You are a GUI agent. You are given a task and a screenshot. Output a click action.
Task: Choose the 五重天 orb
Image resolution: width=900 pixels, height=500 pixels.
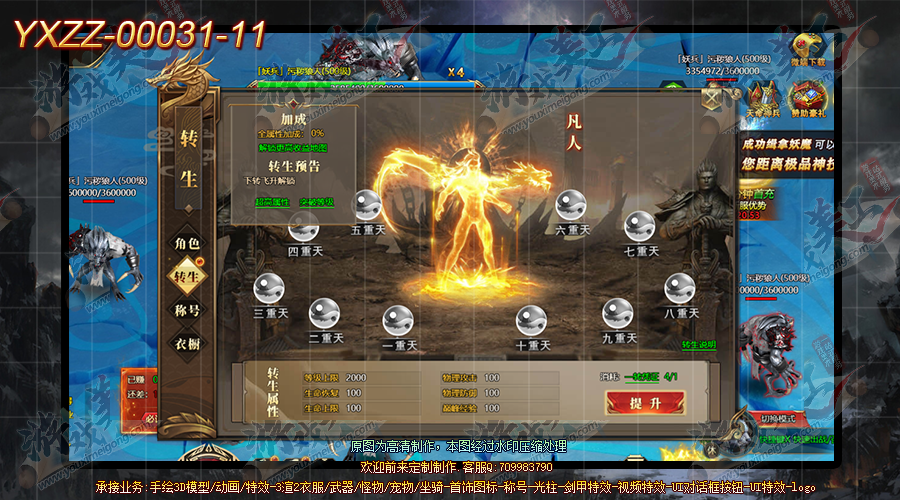point(368,205)
